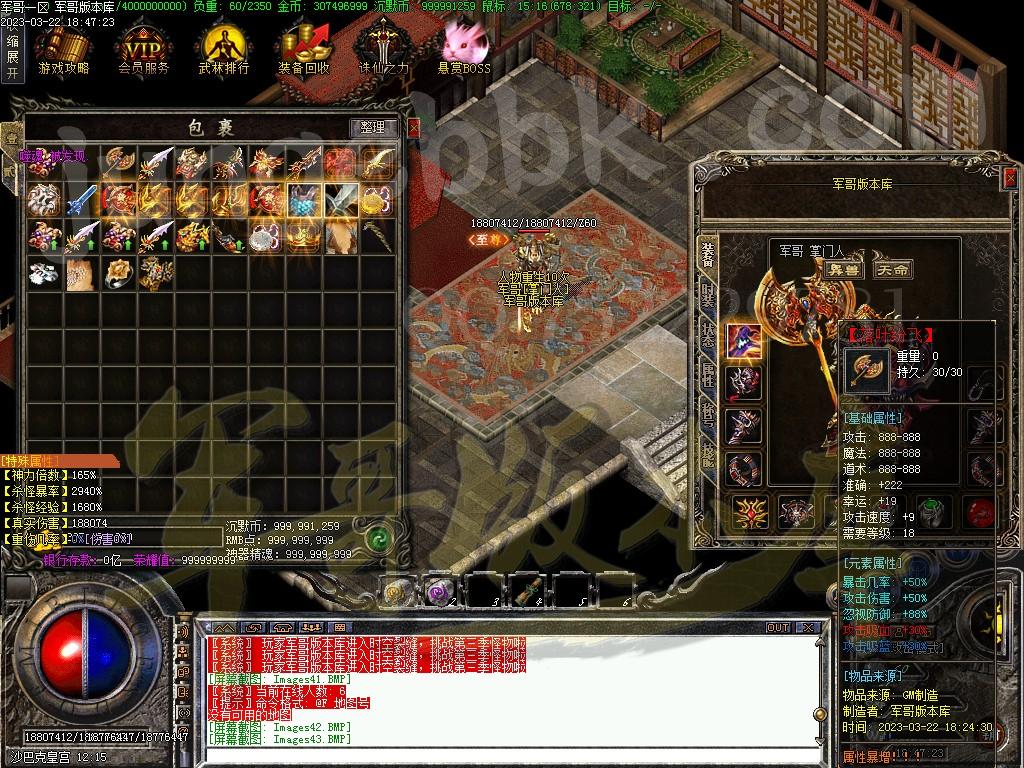
Task: Select the blue sword in the bag
Action: (79, 200)
